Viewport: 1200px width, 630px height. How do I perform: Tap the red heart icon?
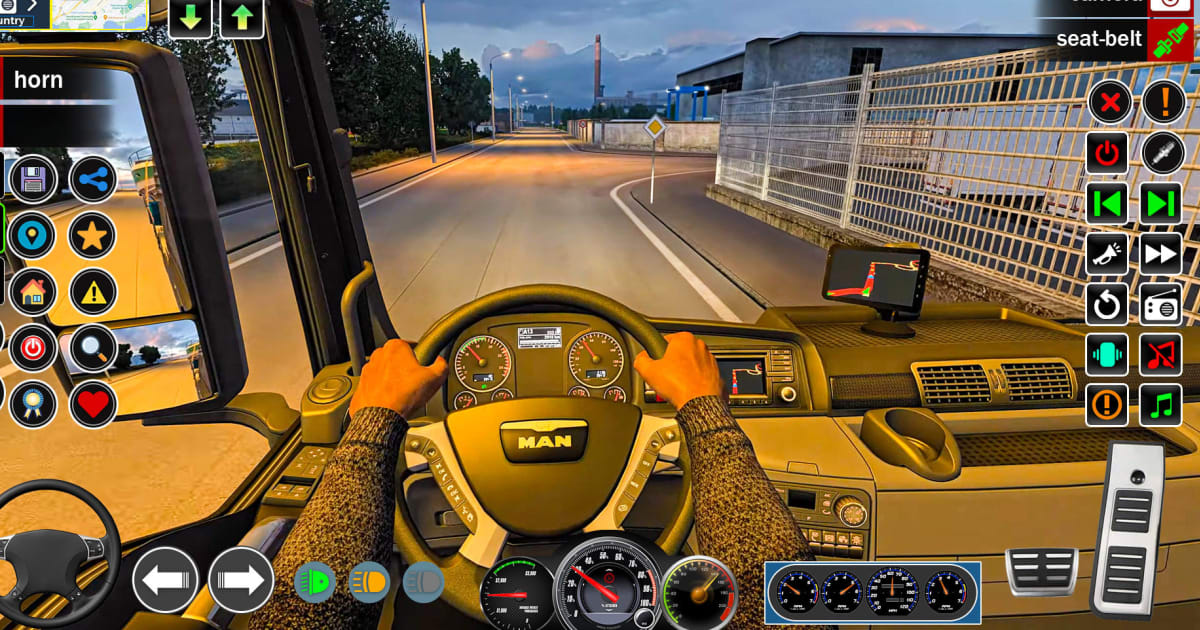(x=93, y=404)
